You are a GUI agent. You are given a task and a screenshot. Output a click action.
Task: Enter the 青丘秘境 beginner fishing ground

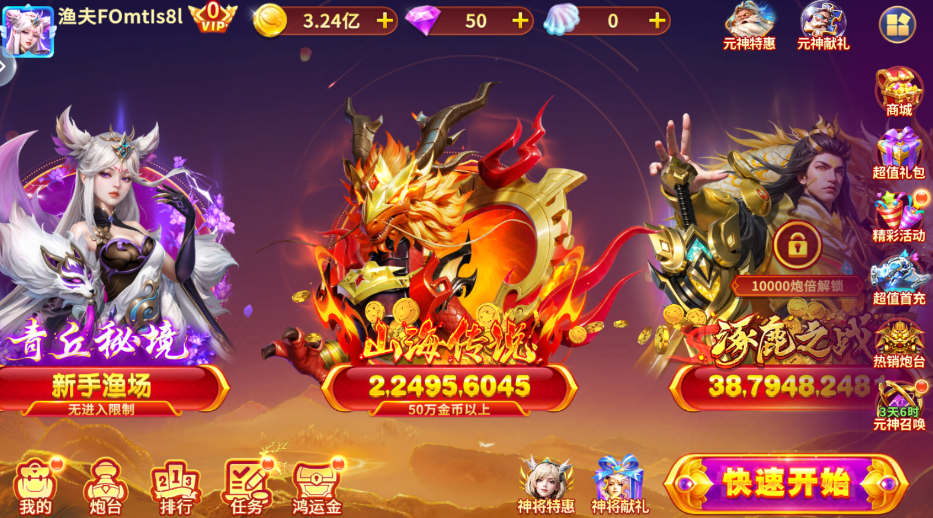(110, 300)
